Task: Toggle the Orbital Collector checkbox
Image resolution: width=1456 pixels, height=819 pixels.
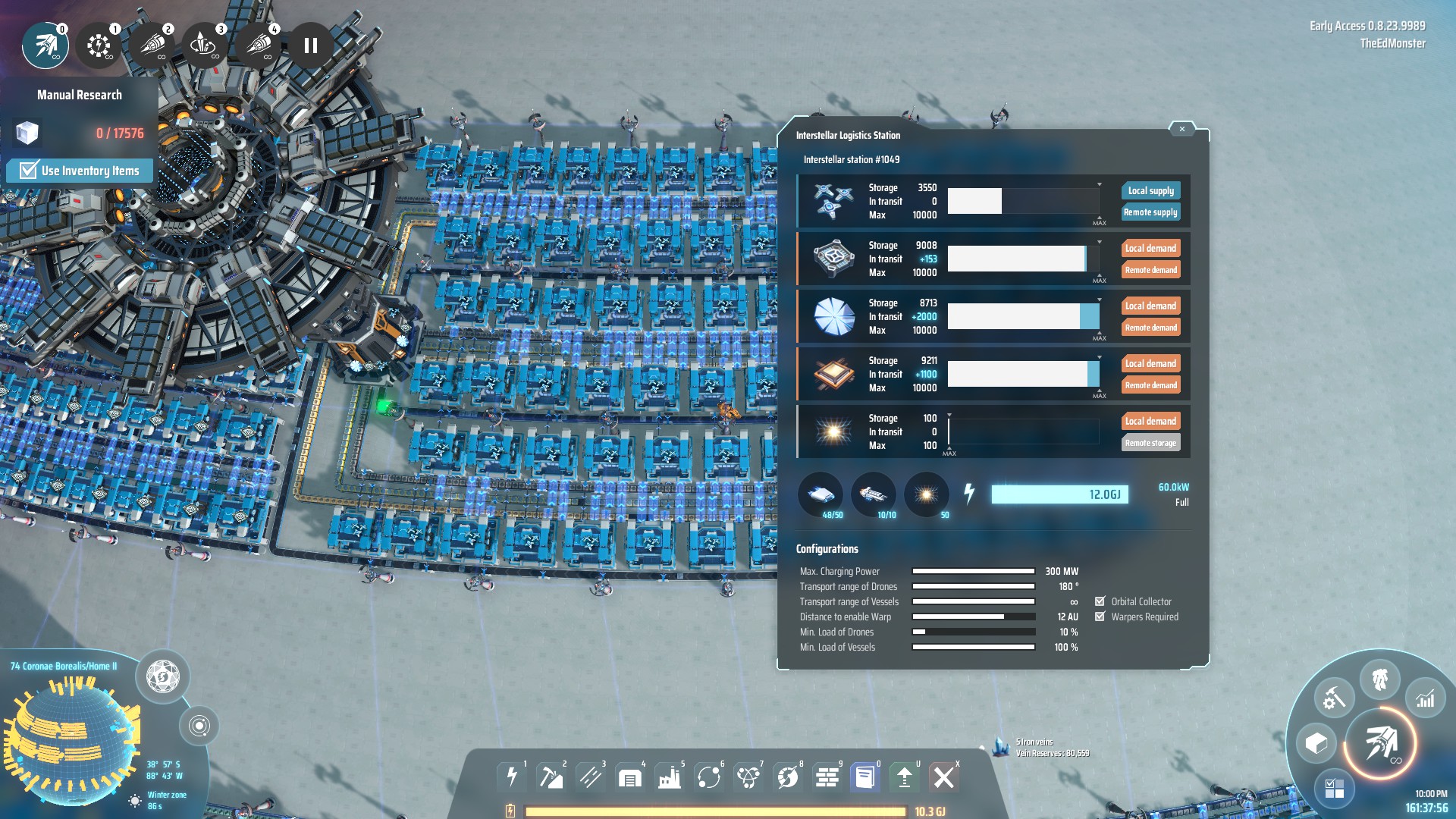Action: coord(1100,601)
